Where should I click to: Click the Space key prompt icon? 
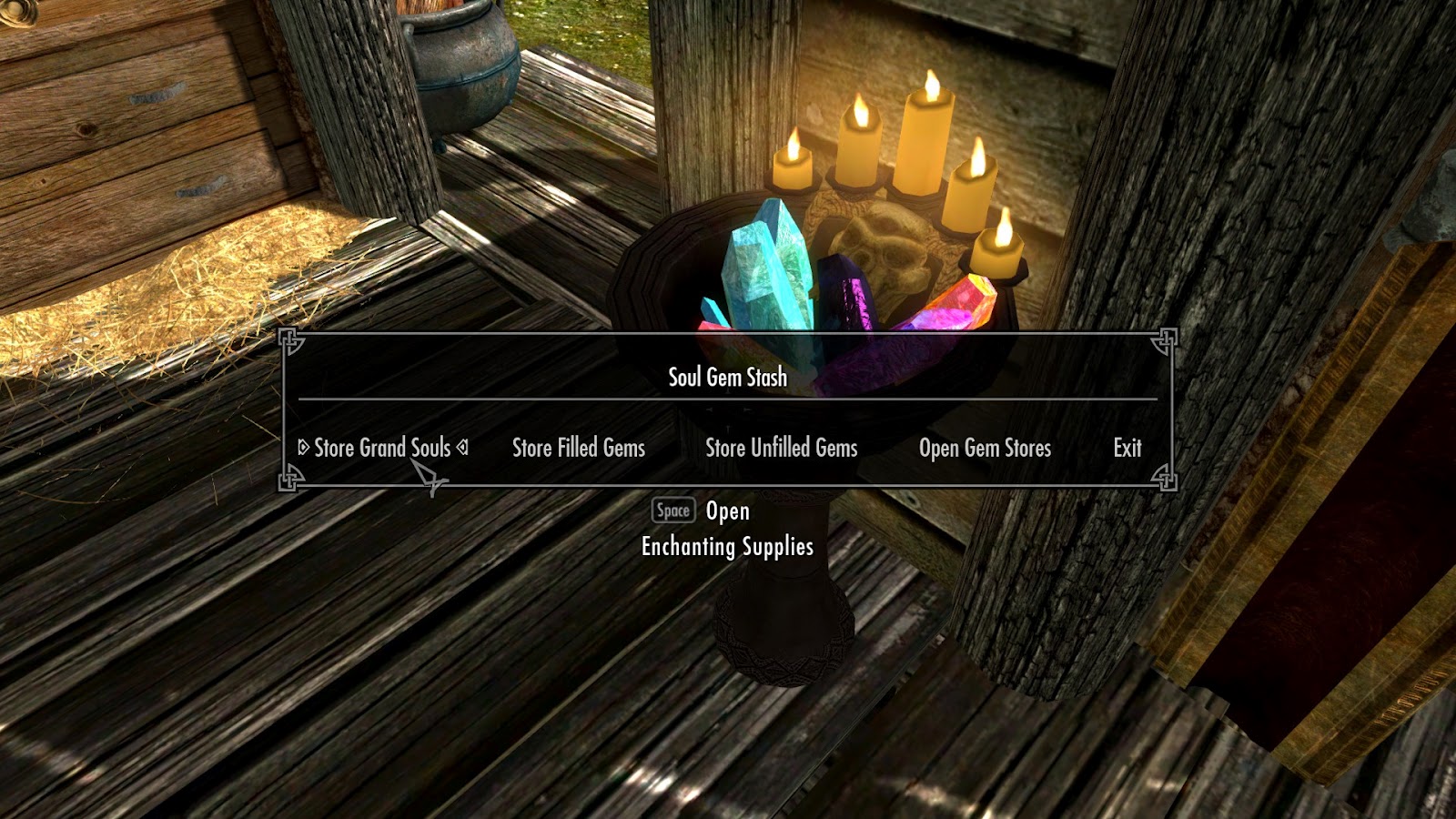[672, 511]
